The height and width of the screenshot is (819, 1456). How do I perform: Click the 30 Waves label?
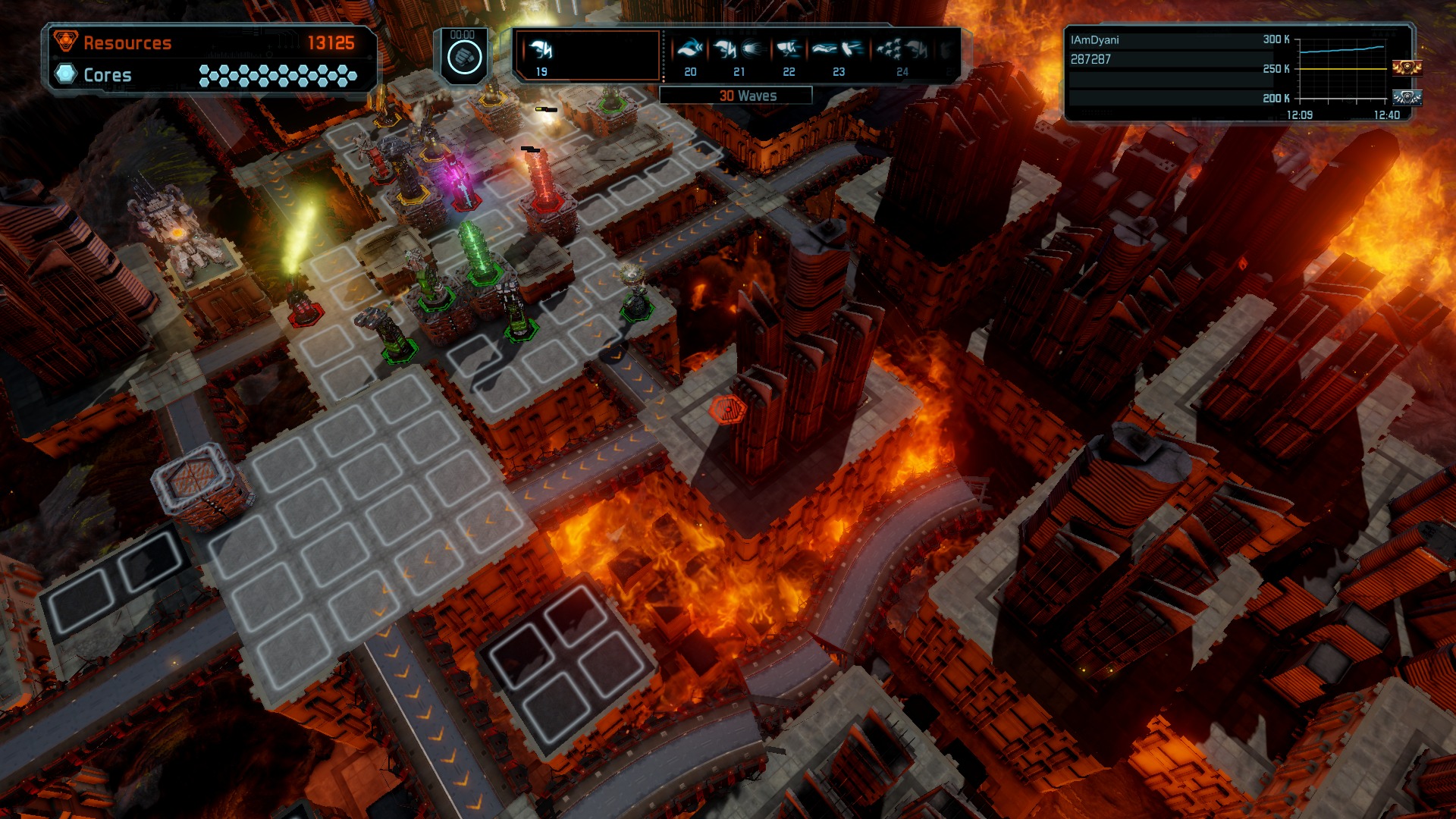[x=747, y=96]
